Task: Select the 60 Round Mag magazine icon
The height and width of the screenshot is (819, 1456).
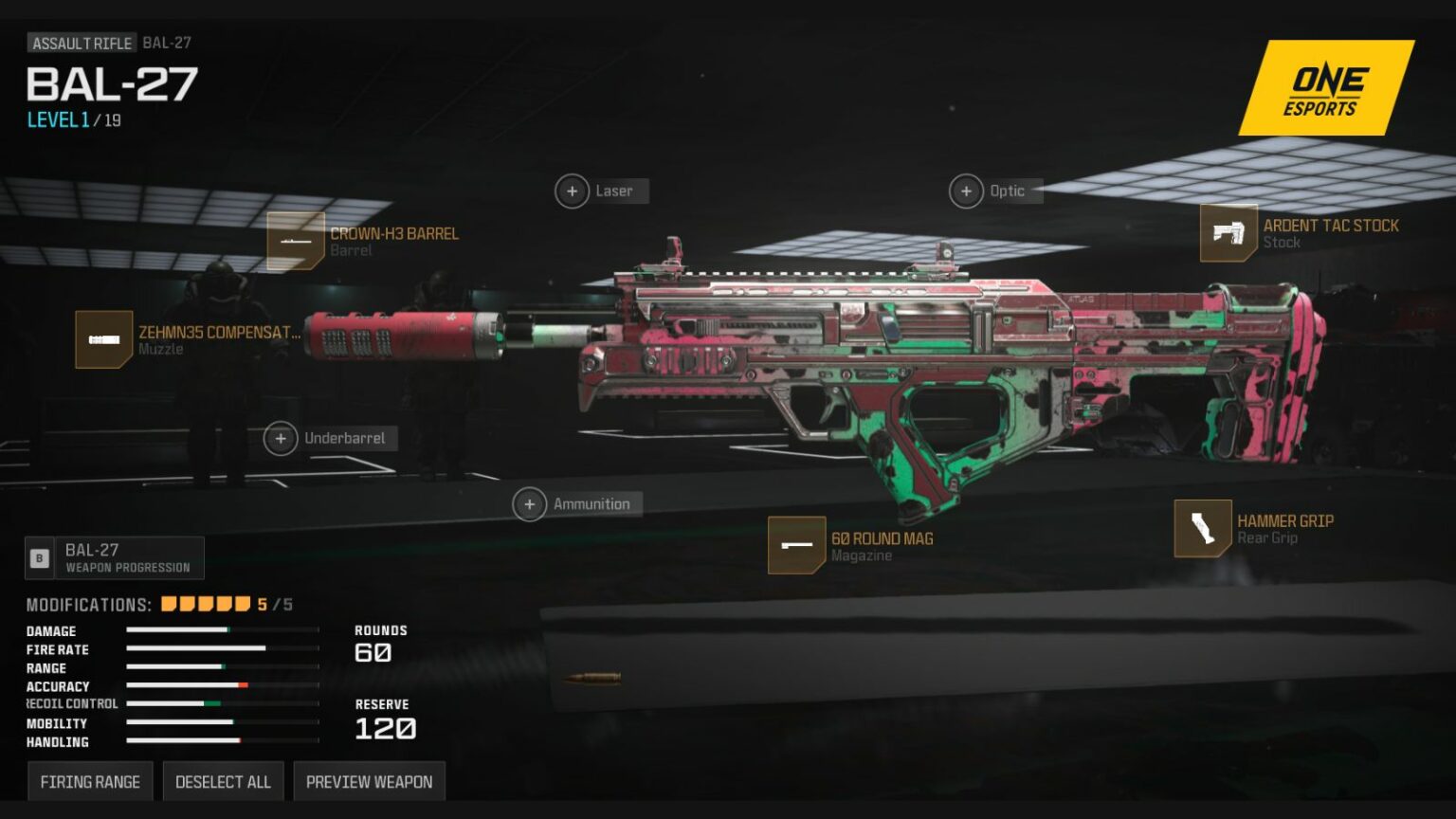Action: 796,546
